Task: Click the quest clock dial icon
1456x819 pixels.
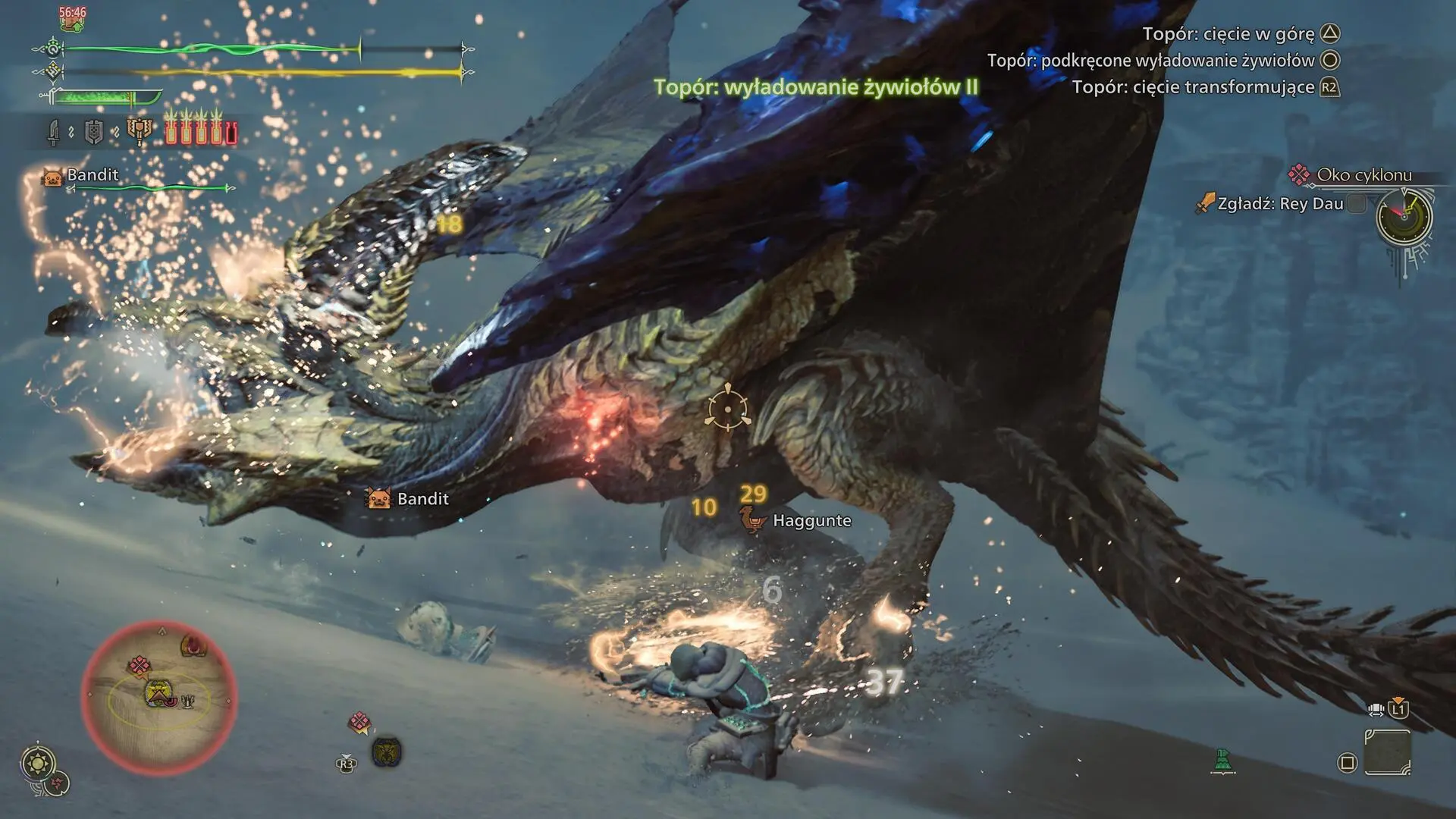Action: click(1404, 217)
